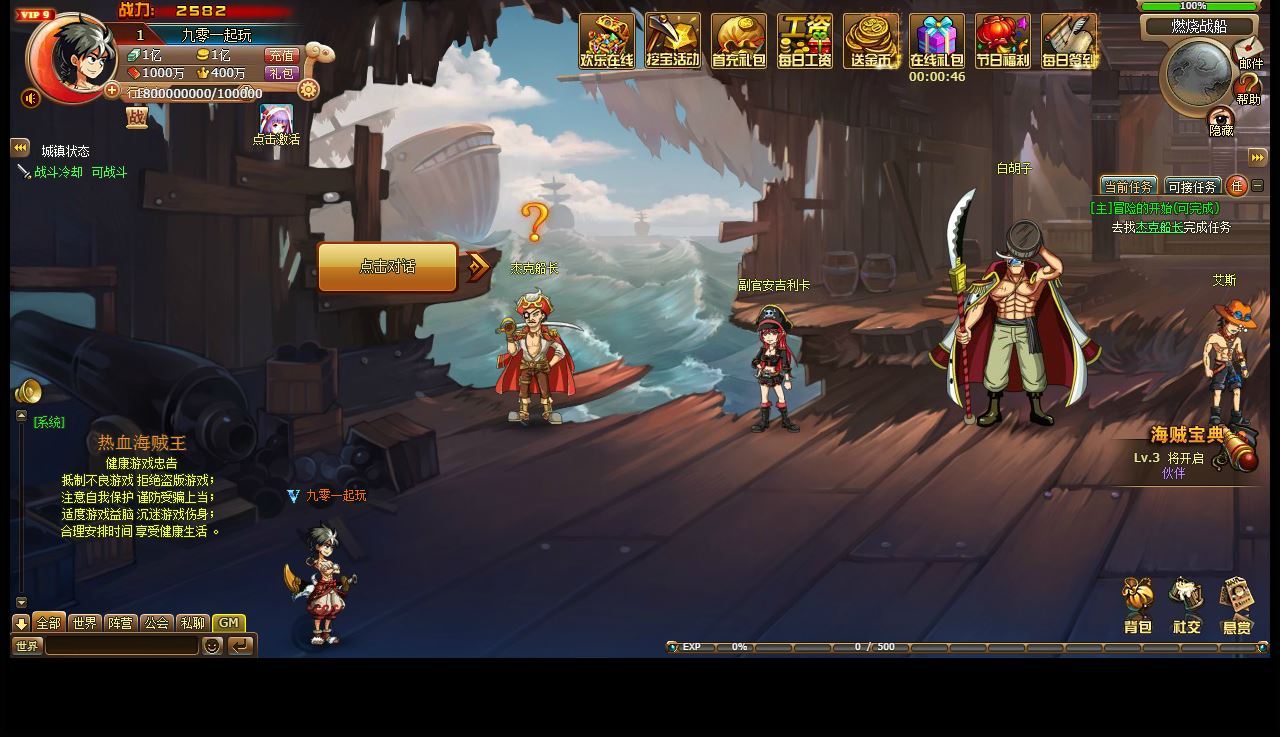Click the 点击对话 dialogue button

click(388, 267)
